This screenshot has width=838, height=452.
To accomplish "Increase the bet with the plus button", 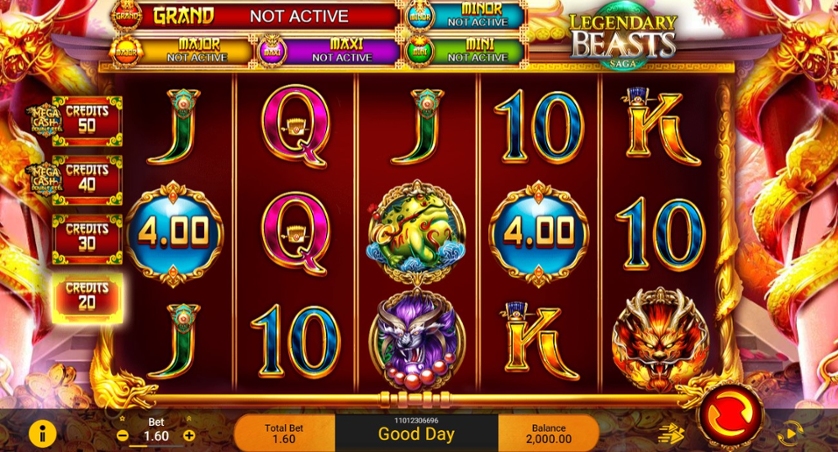I will point(189,436).
